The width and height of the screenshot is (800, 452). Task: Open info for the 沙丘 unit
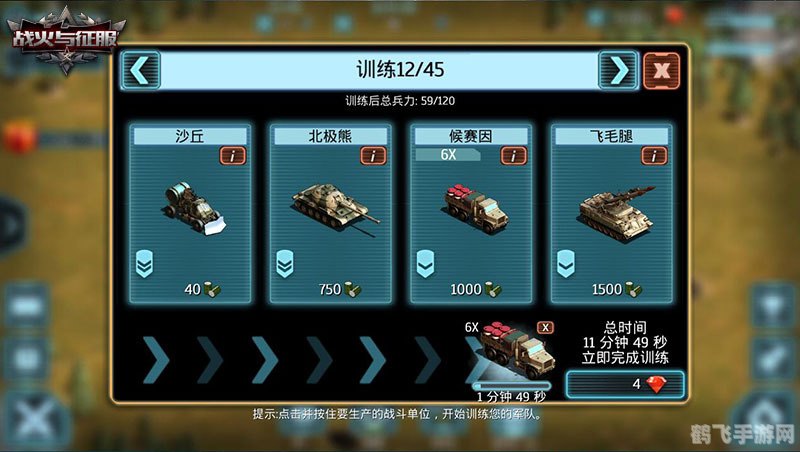point(233,156)
